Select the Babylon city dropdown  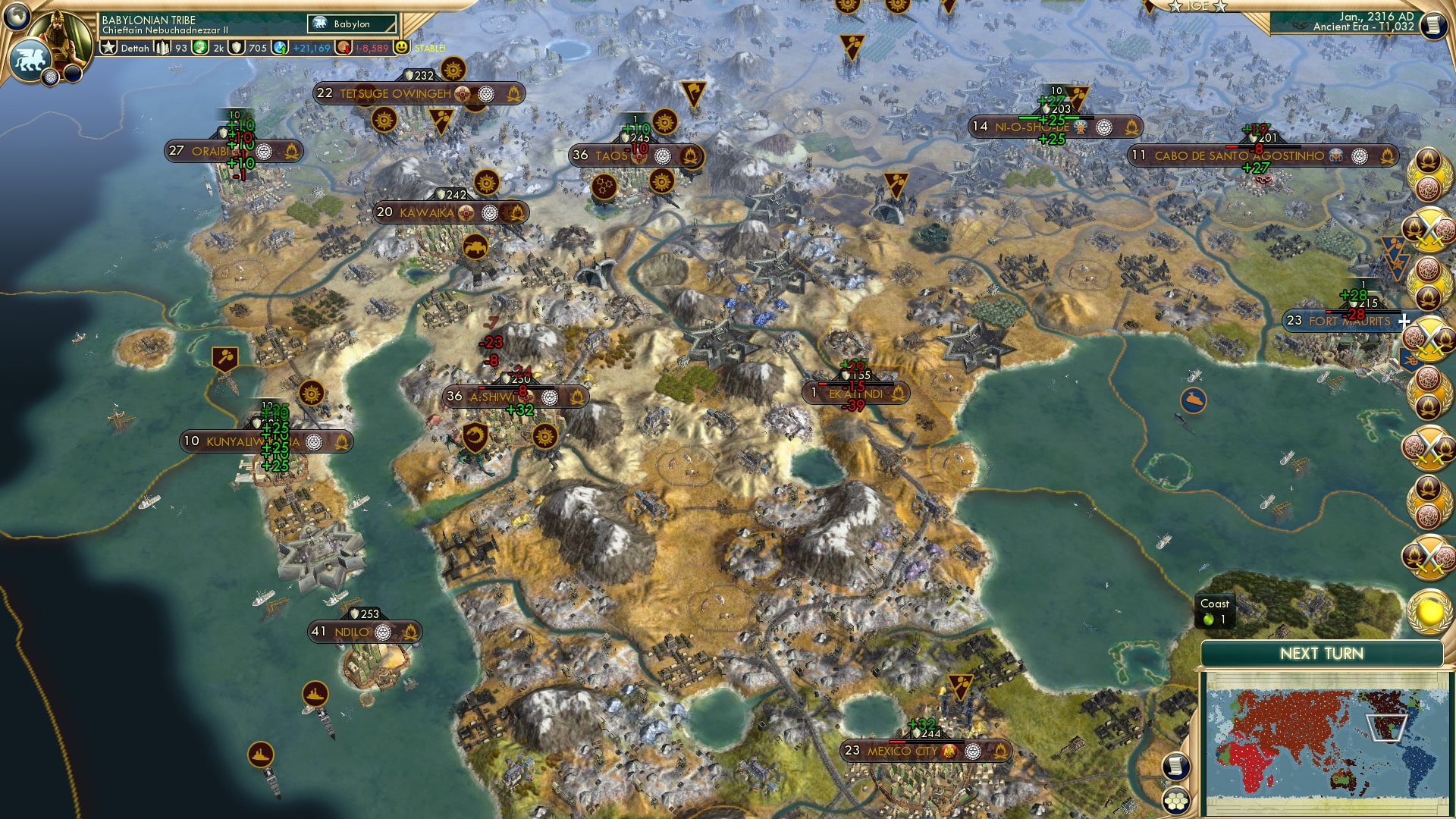tap(353, 24)
